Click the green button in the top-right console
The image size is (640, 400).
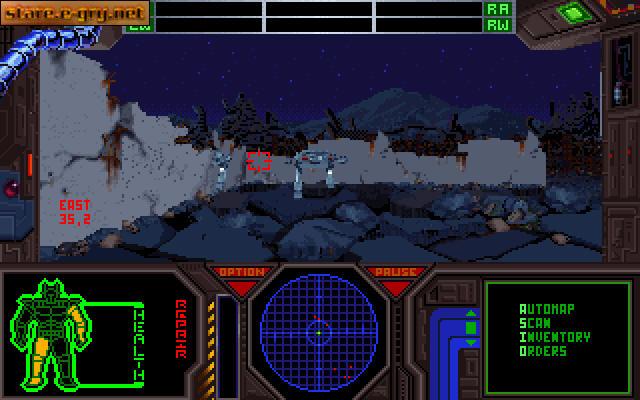point(571,13)
